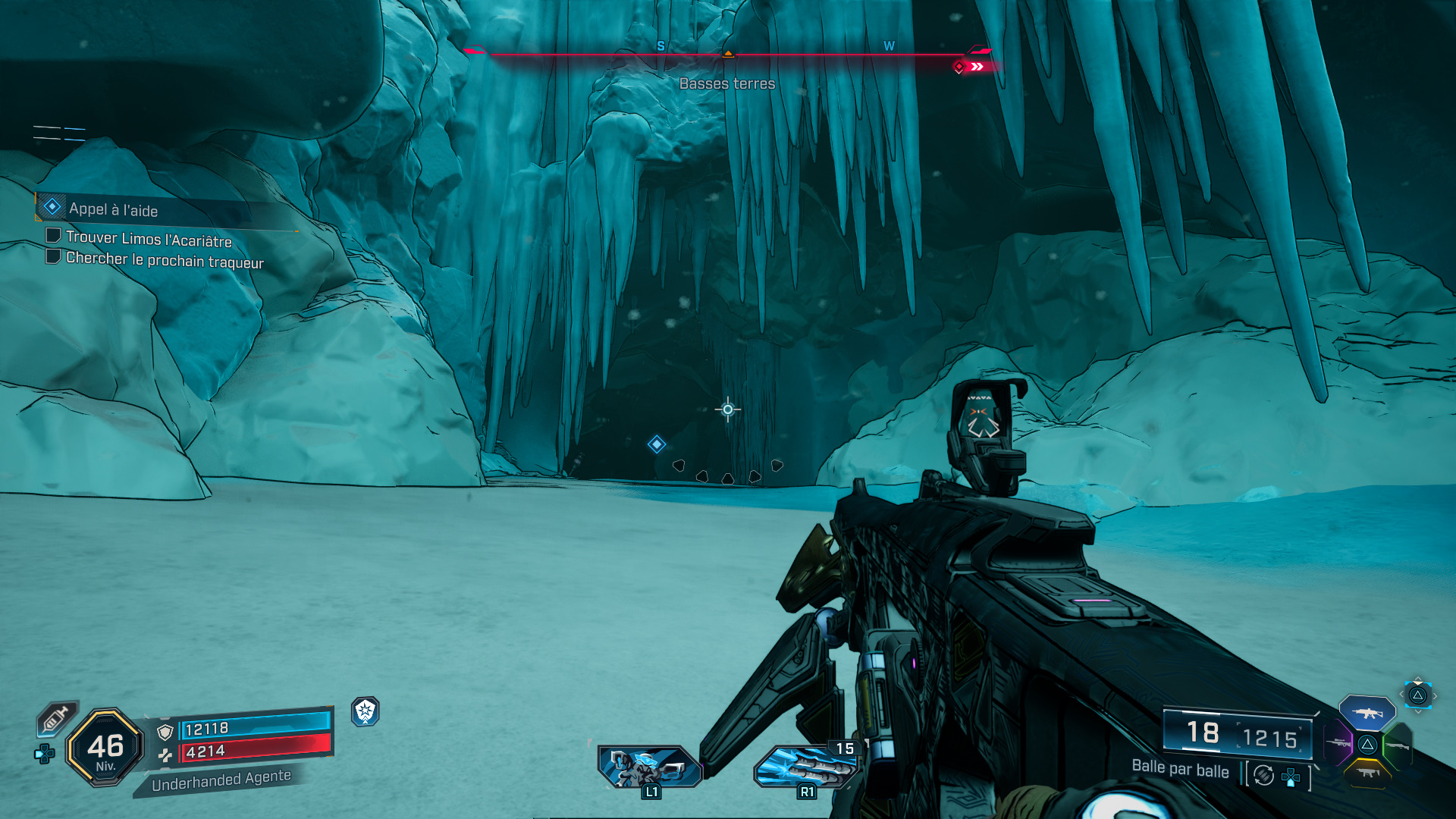Click the level 46 character badge
The image size is (1456, 819).
(105, 748)
